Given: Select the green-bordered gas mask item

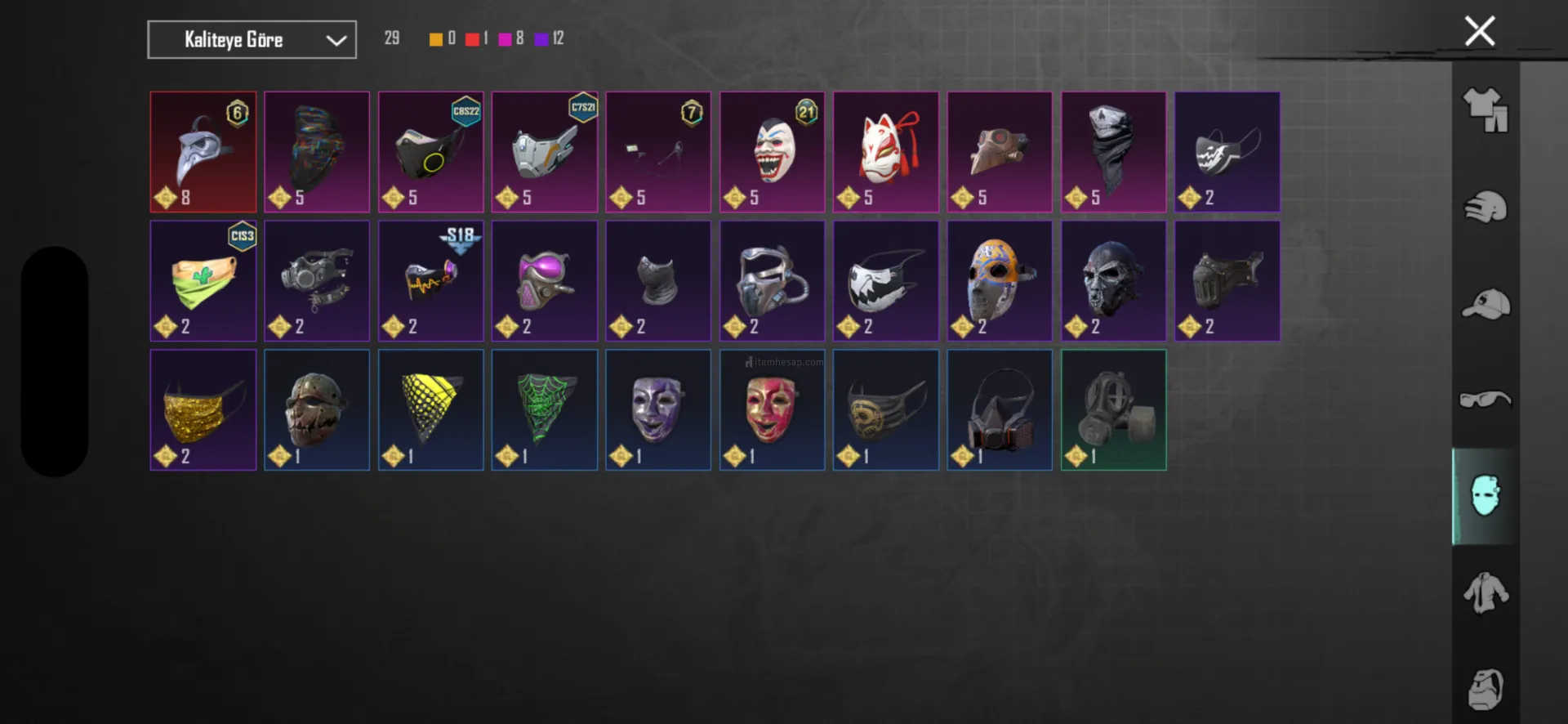Looking at the screenshot, I should pyautogui.click(x=1113, y=410).
